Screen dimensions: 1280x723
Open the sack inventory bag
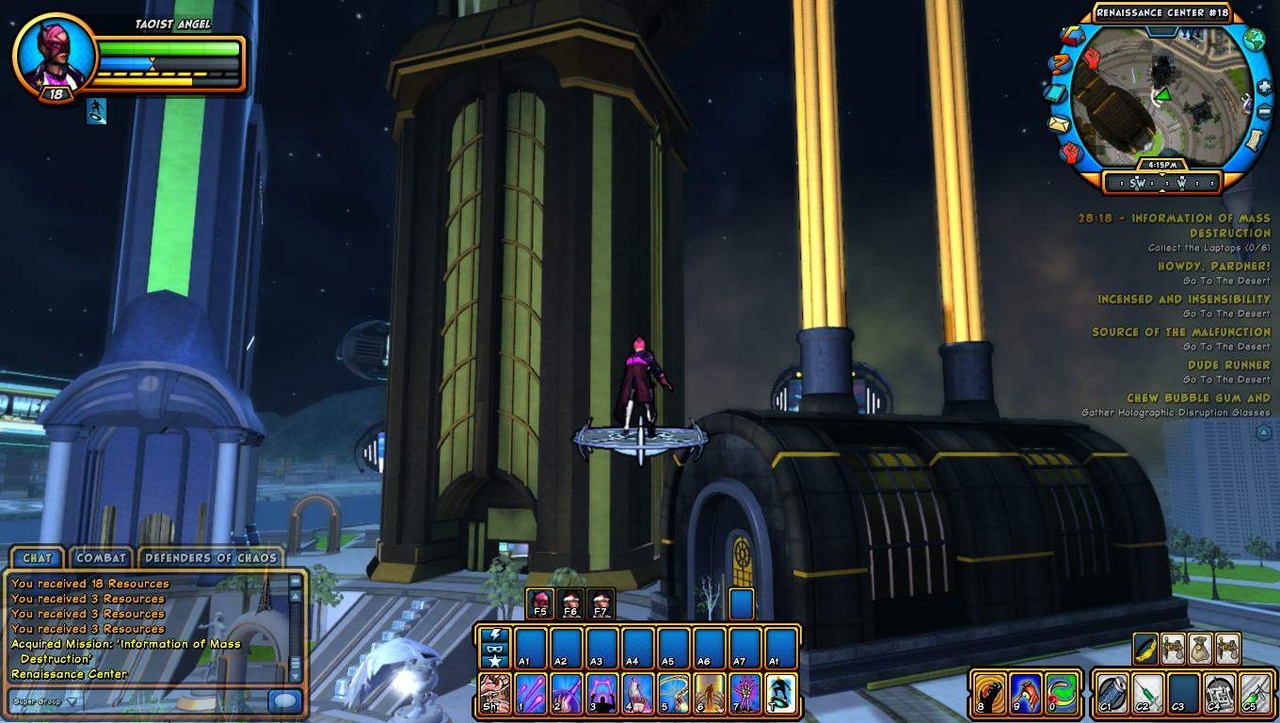1200,649
